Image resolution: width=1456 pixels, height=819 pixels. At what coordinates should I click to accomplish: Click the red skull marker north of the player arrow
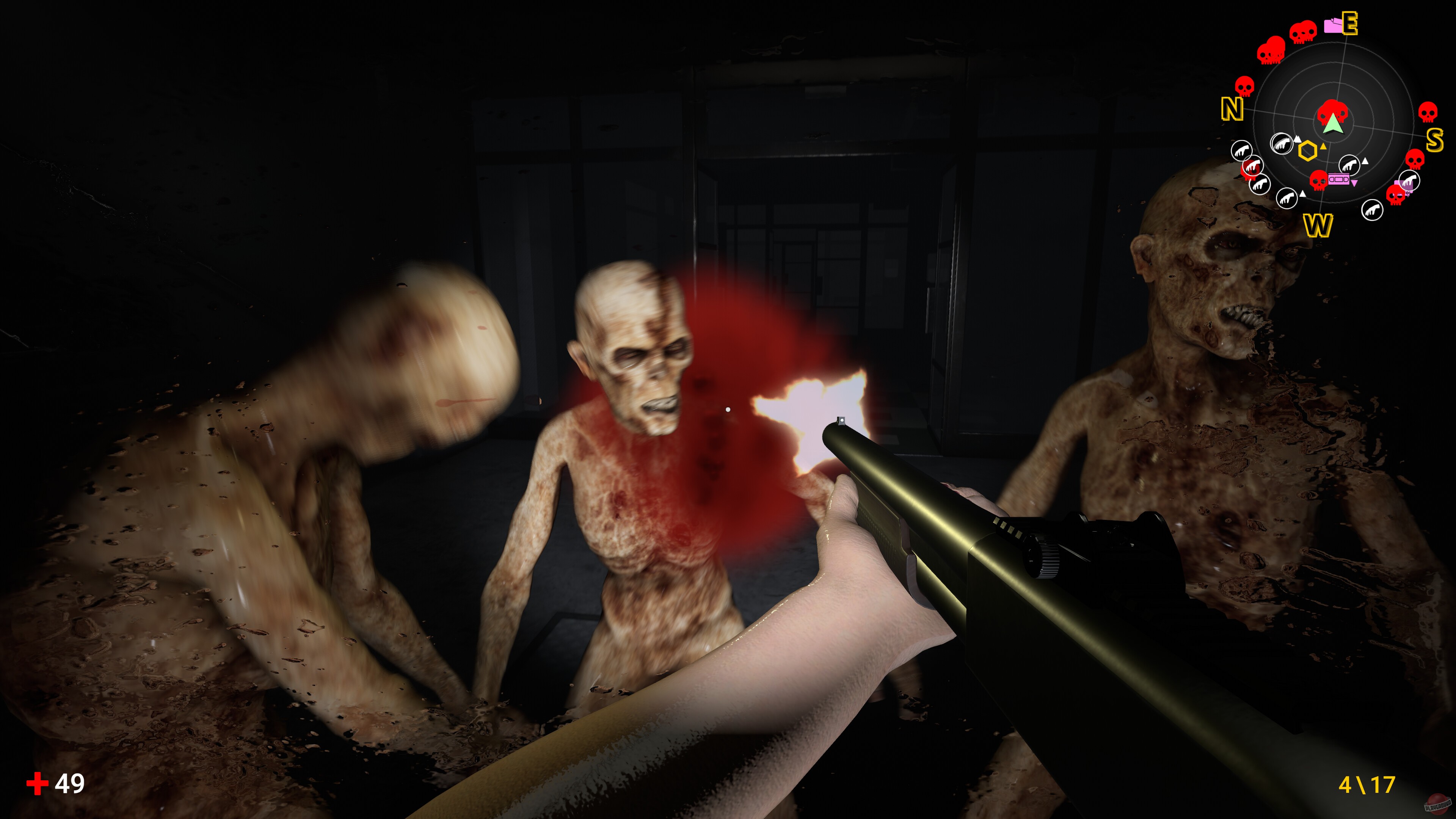pos(1333,110)
